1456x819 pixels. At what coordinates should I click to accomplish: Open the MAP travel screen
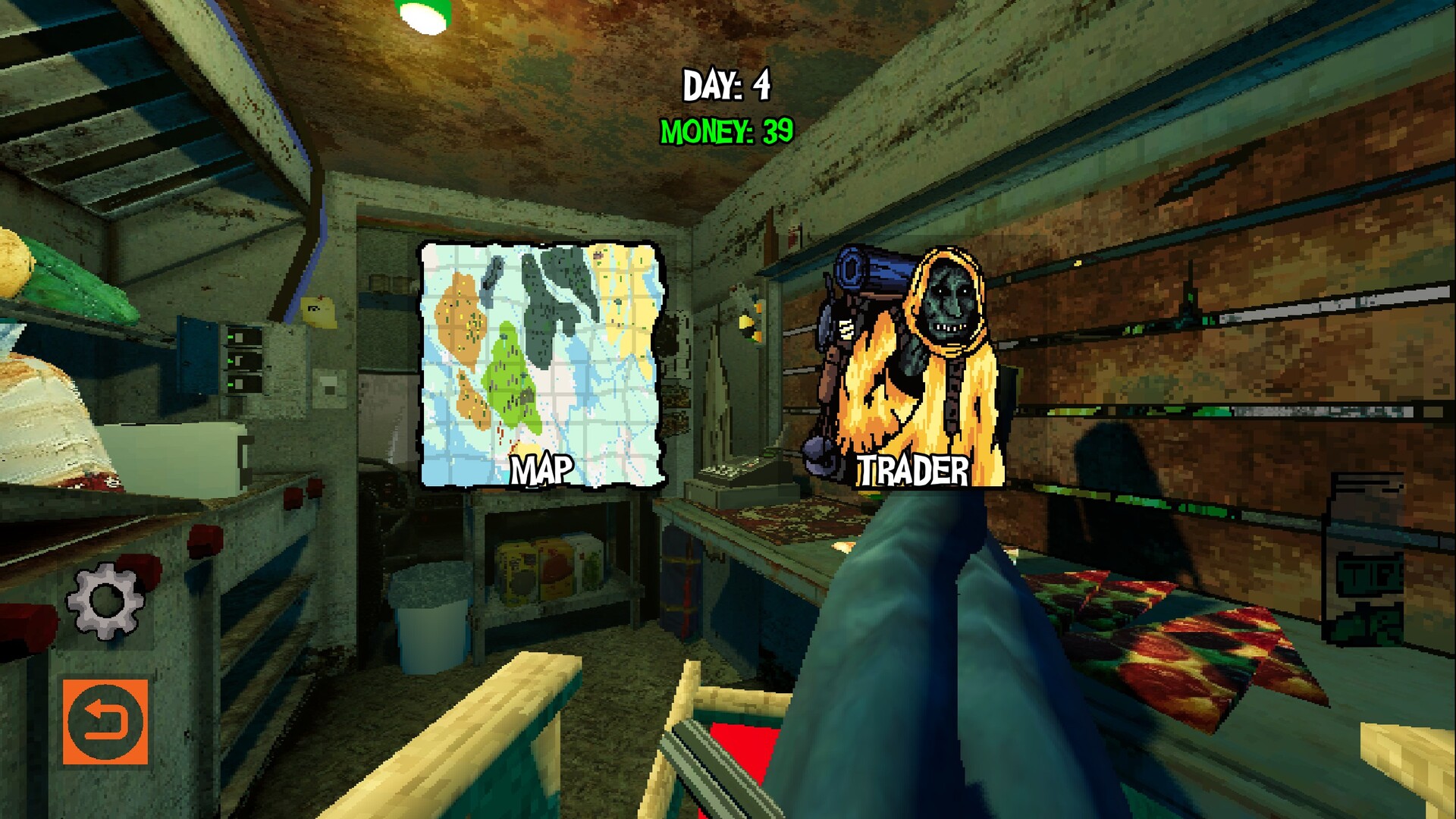coord(542,364)
